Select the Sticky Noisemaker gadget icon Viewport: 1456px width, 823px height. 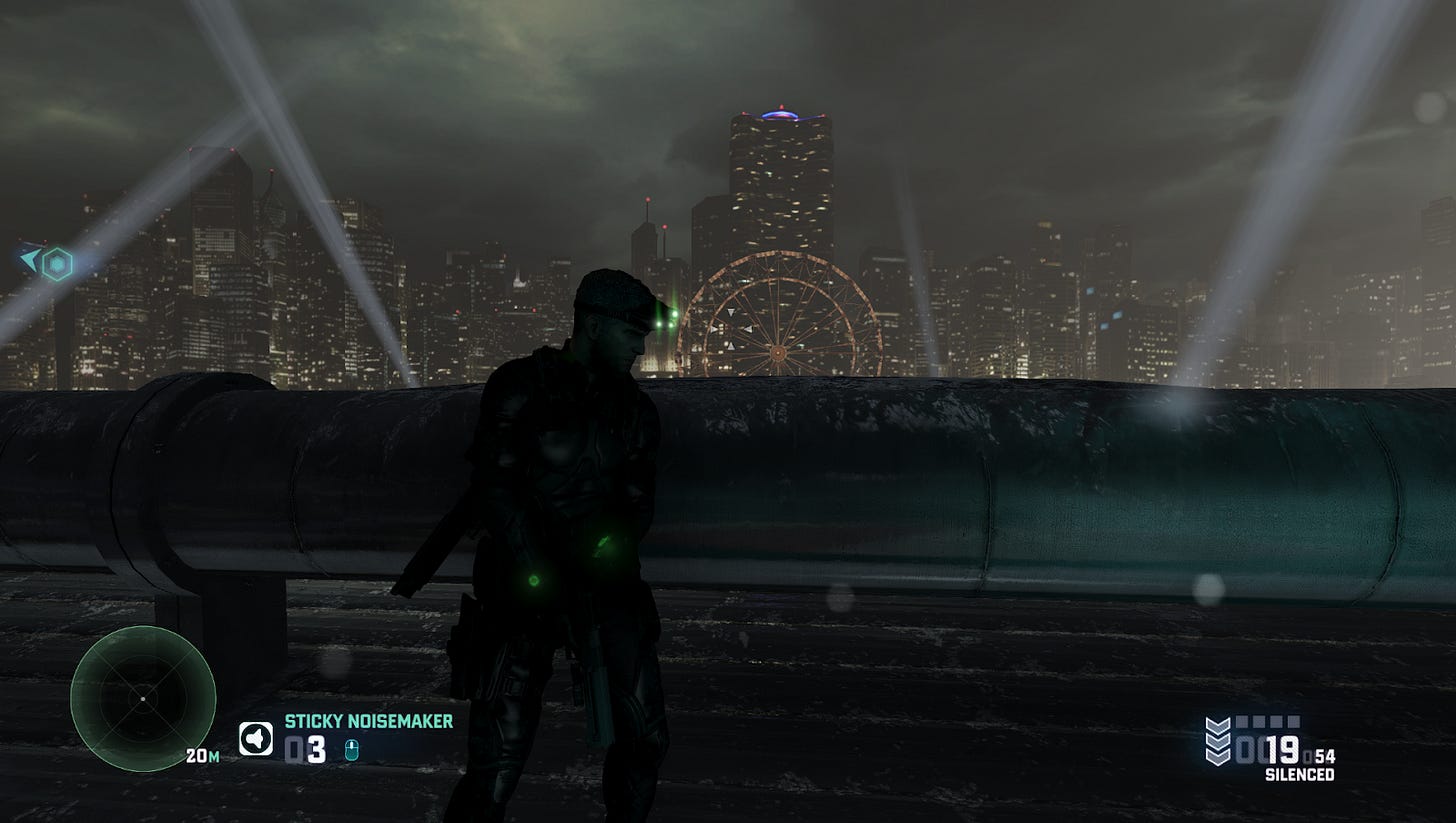point(256,739)
